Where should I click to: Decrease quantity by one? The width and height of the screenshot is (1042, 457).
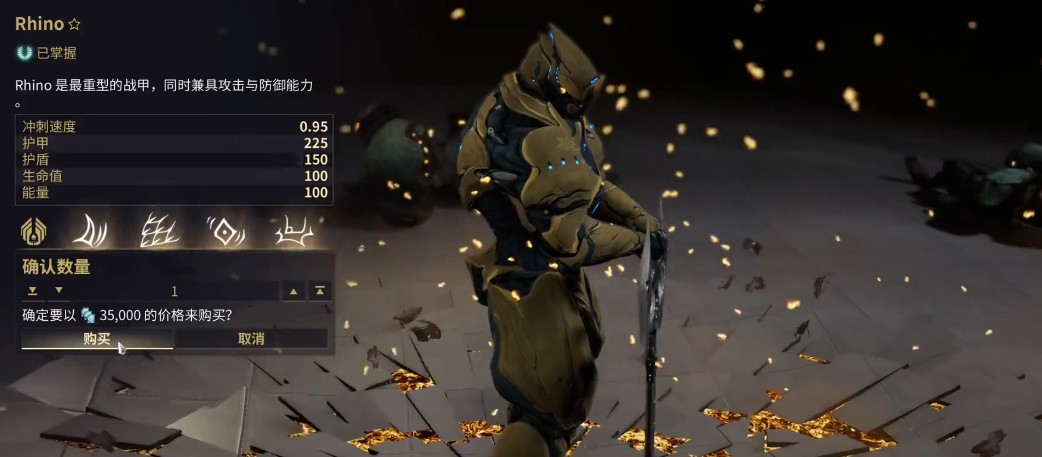[57, 291]
